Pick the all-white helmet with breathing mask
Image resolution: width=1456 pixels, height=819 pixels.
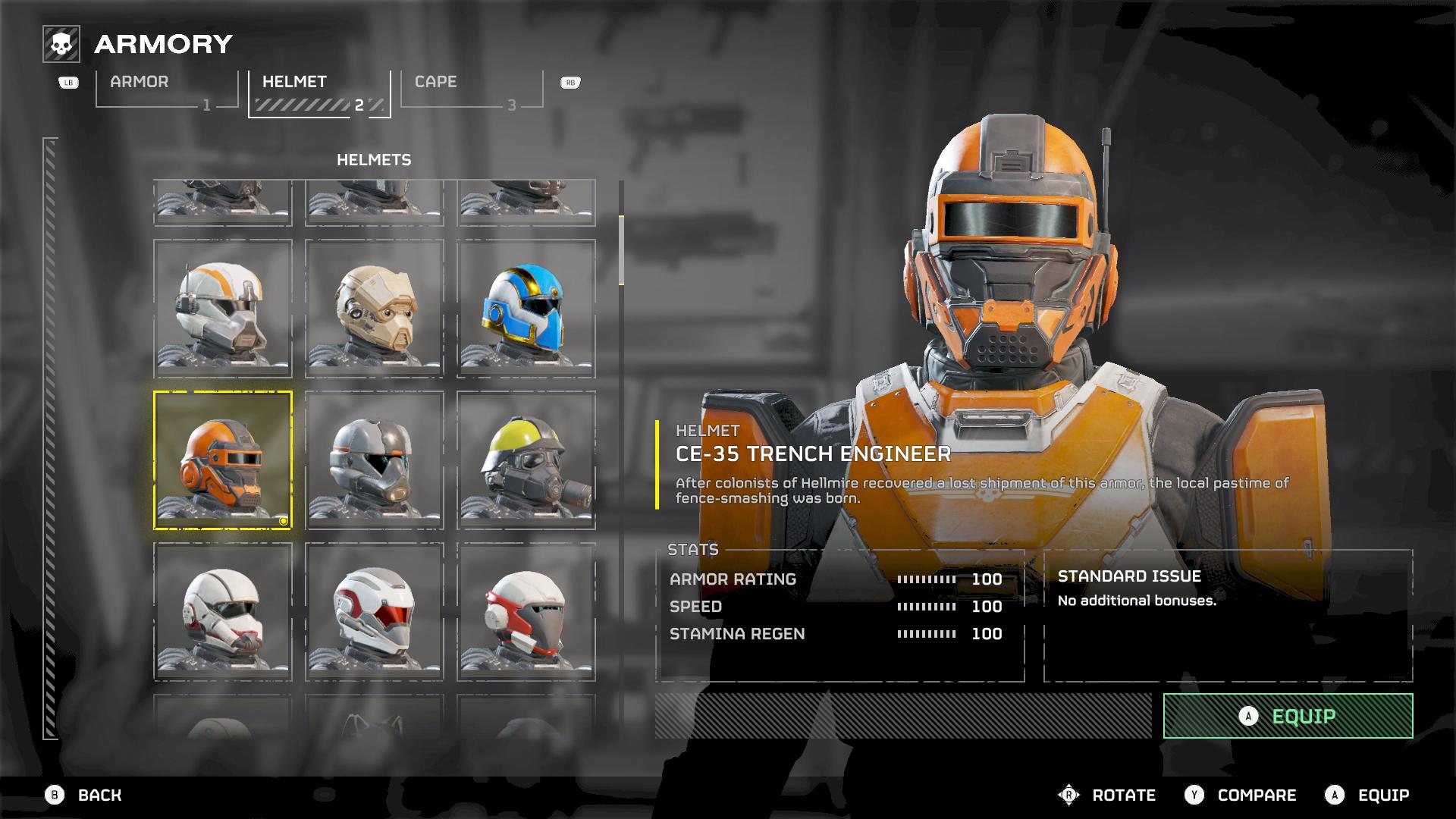(x=223, y=612)
